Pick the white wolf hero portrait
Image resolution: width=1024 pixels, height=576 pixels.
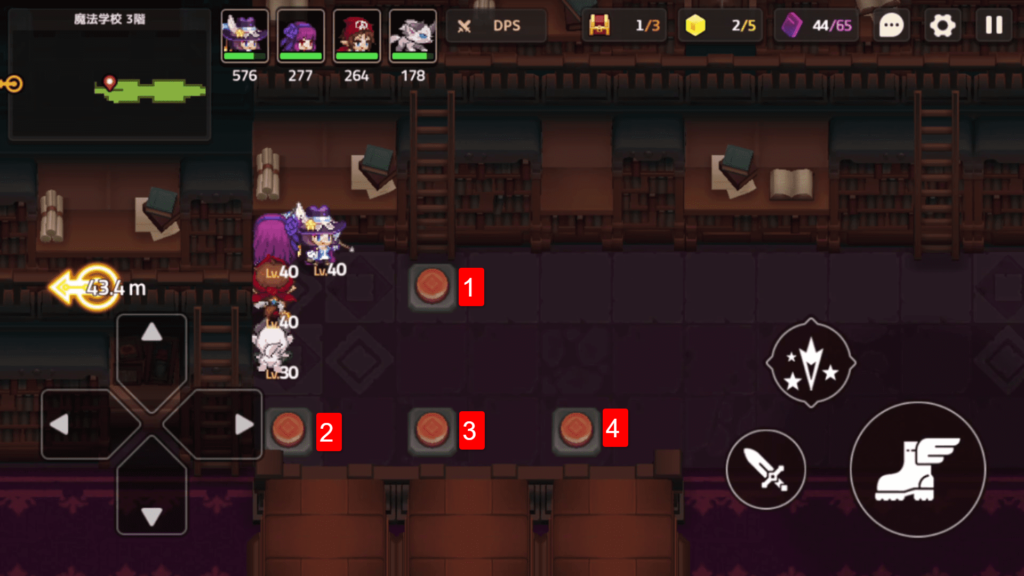click(412, 36)
